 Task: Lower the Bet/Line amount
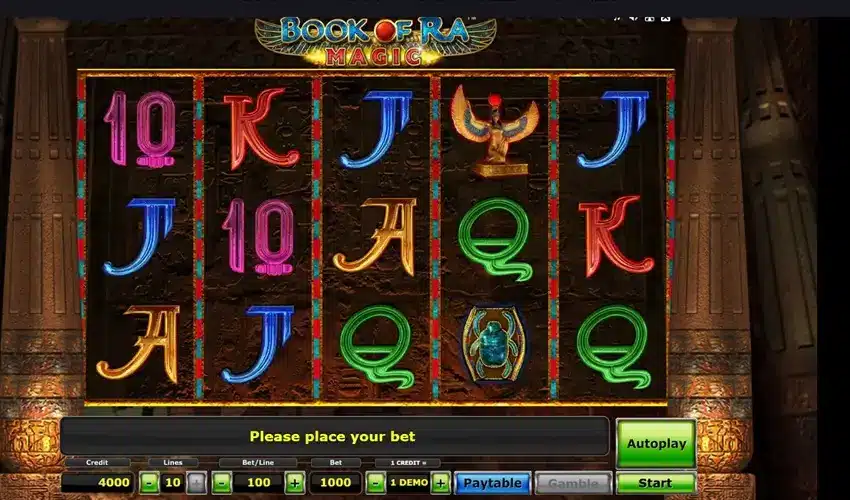click(222, 483)
